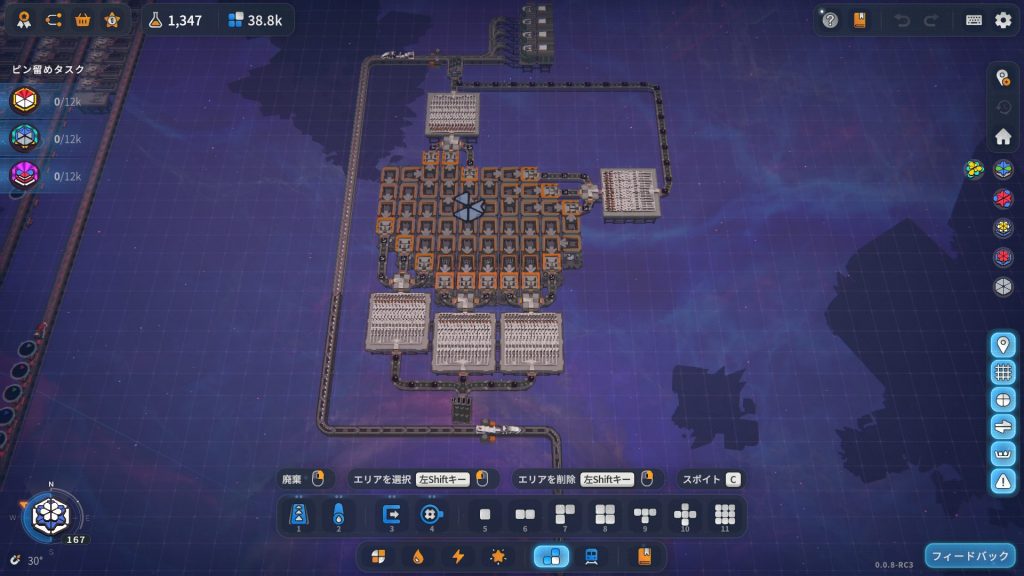Switch to the lightning bolt category
Viewport: 1024px width, 576px height.
click(x=458, y=556)
